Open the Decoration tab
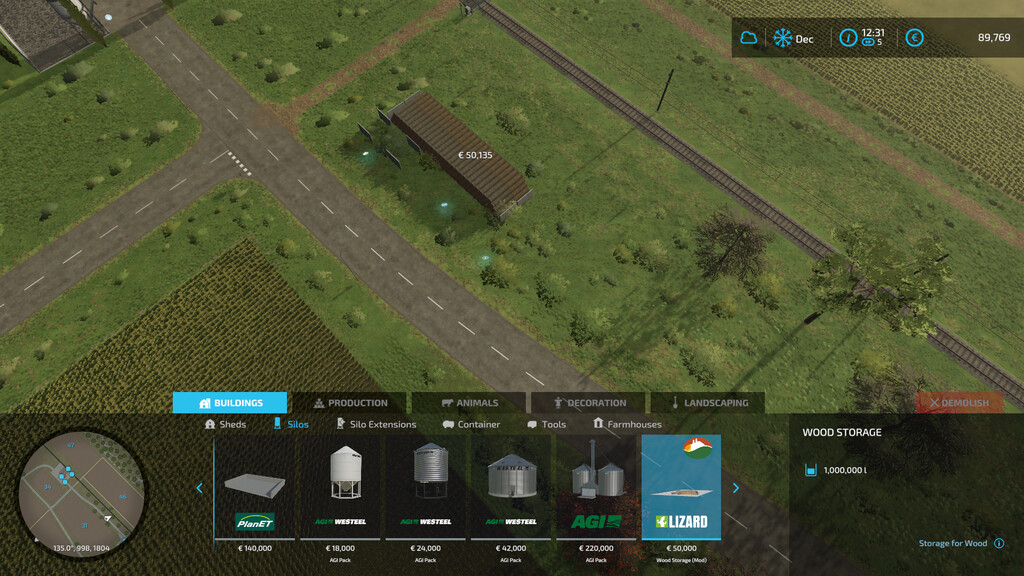The height and width of the screenshot is (576, 1024). [x=588, y=403]
